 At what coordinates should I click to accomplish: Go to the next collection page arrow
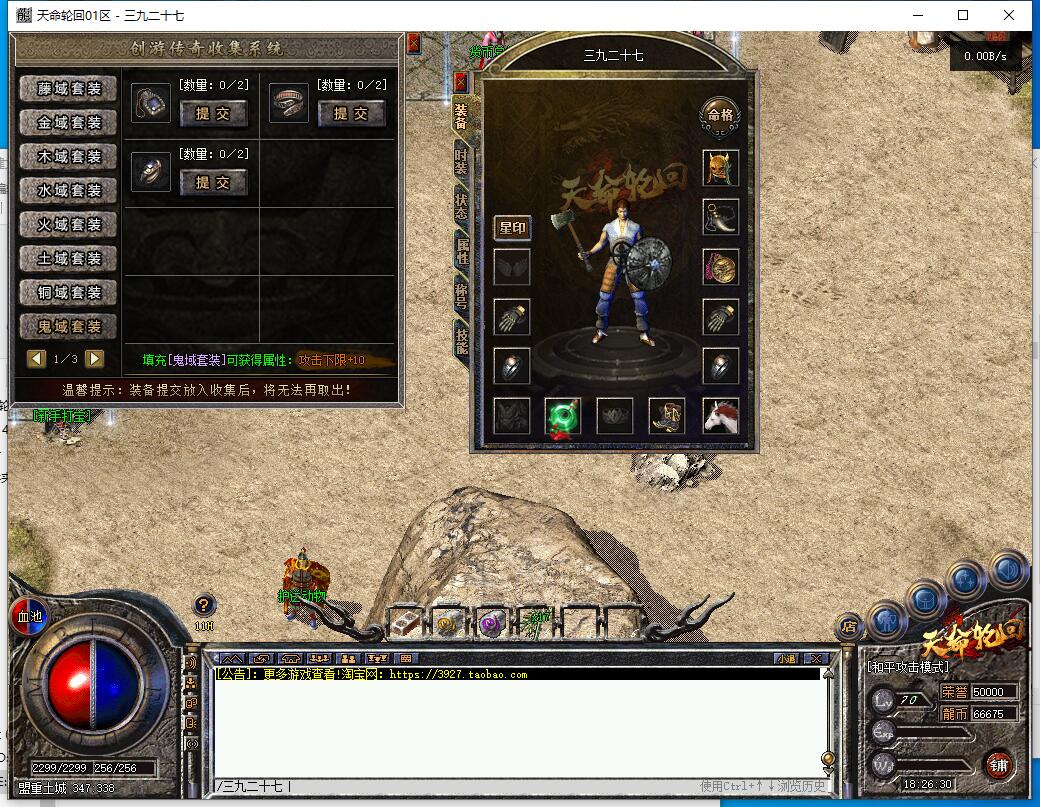pyautogui.click(x=95, y=358)
